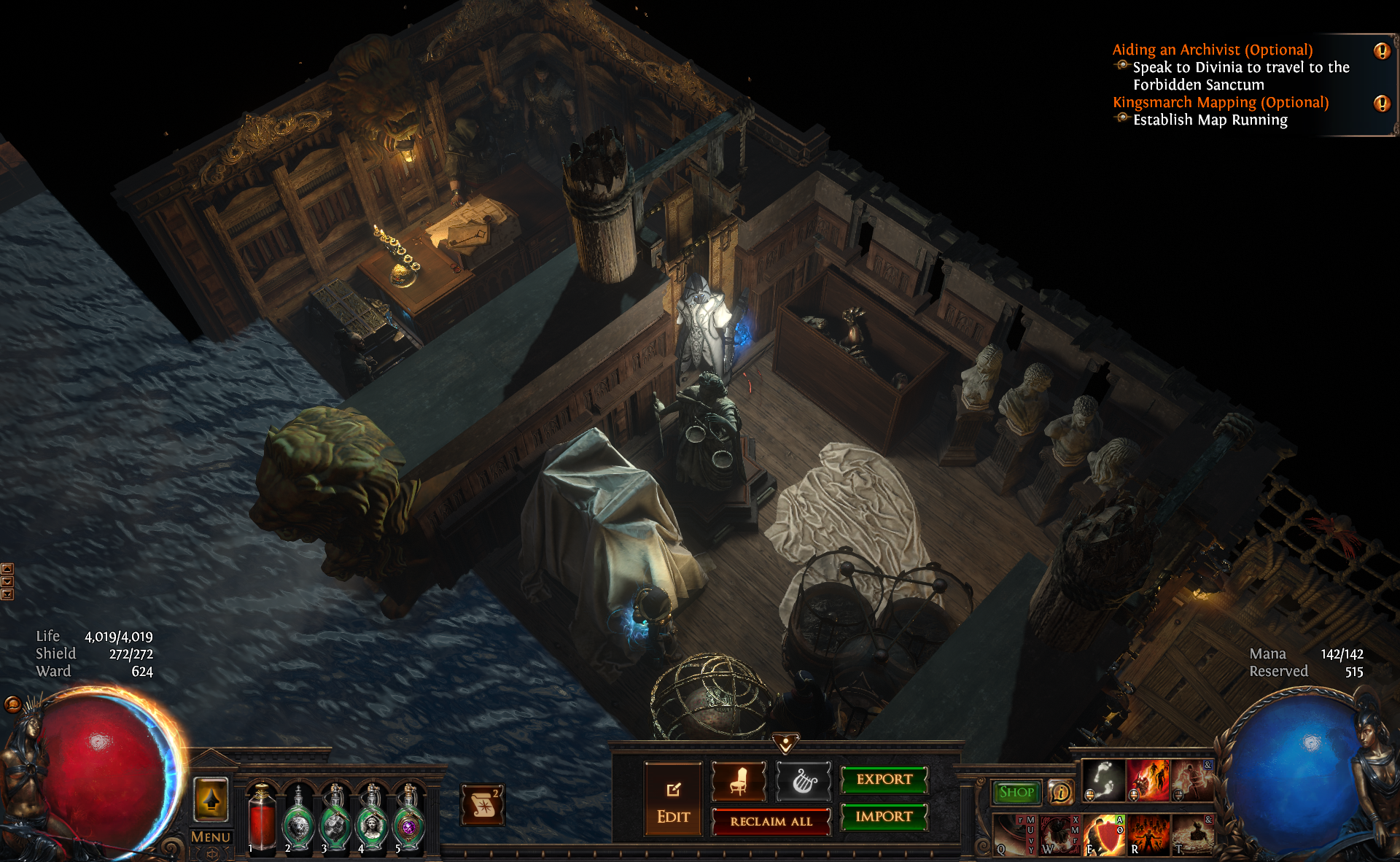
Task: Click the Reclaim All button
Action: click(x=771, y=821)
